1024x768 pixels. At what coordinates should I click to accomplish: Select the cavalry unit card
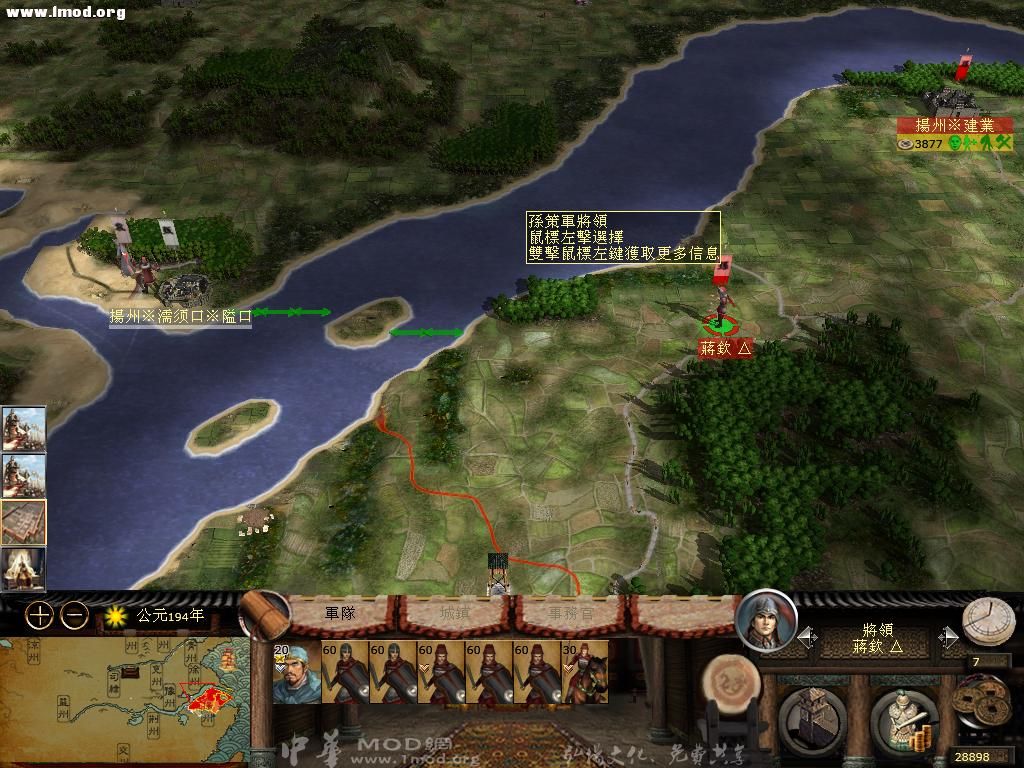[586, 672]
